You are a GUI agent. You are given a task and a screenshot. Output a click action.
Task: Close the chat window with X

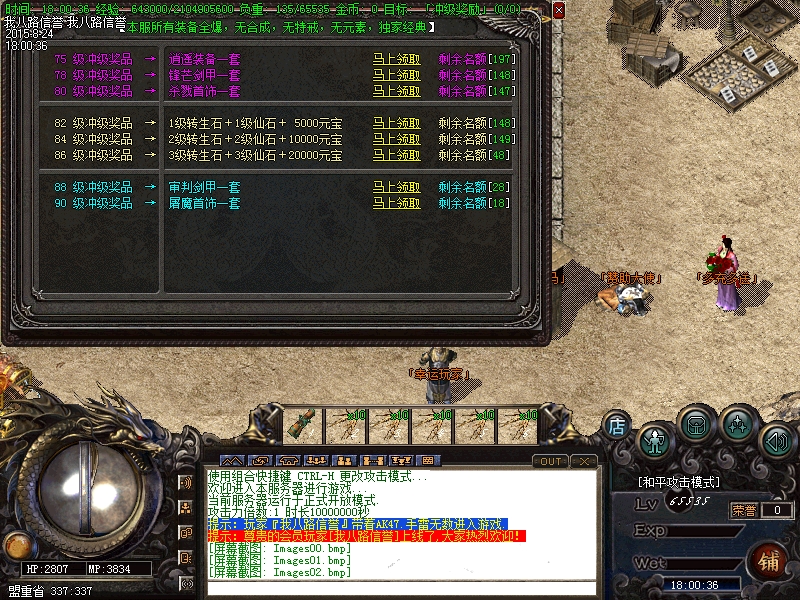pos(584,461)
